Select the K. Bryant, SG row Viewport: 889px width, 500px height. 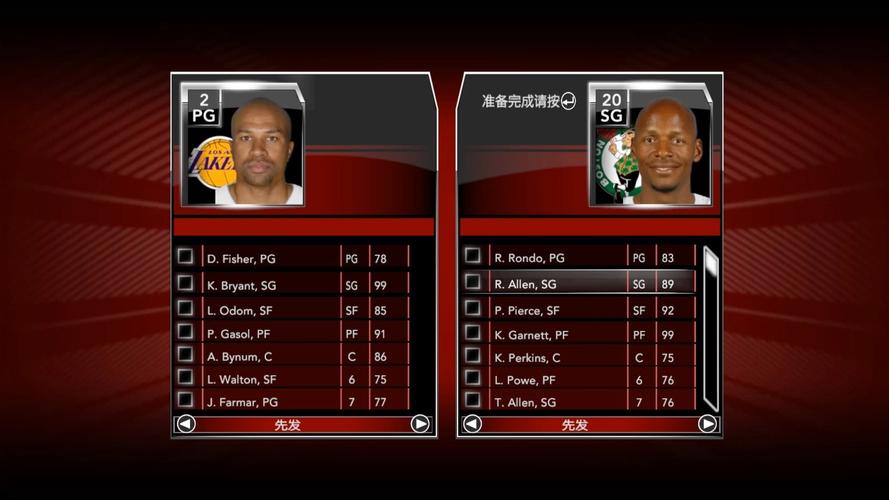(x=270, y=285)
